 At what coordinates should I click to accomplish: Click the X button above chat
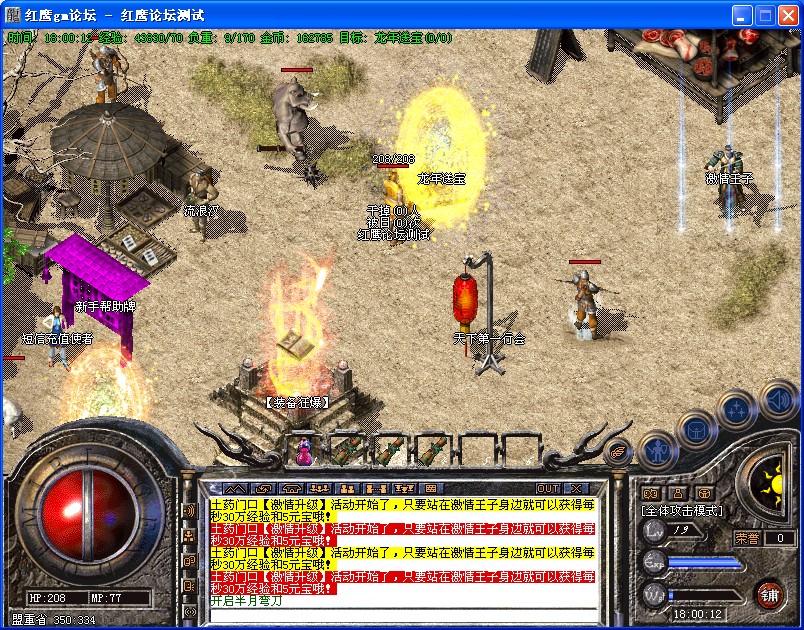(x=576, y=489)
